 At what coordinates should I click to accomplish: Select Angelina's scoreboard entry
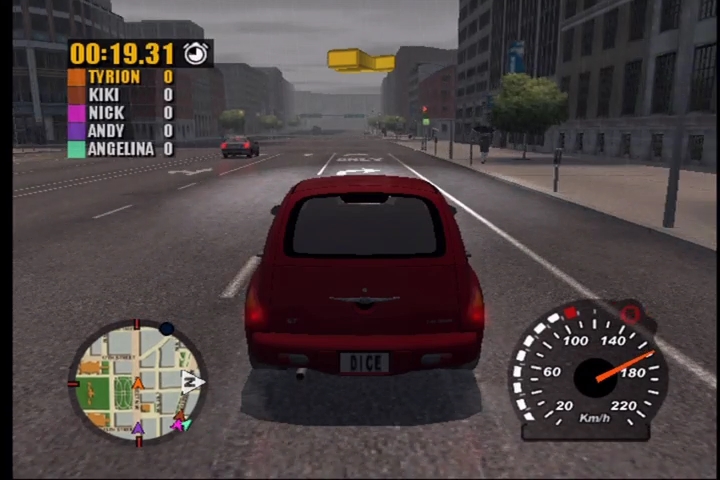(x=120, y=148)
